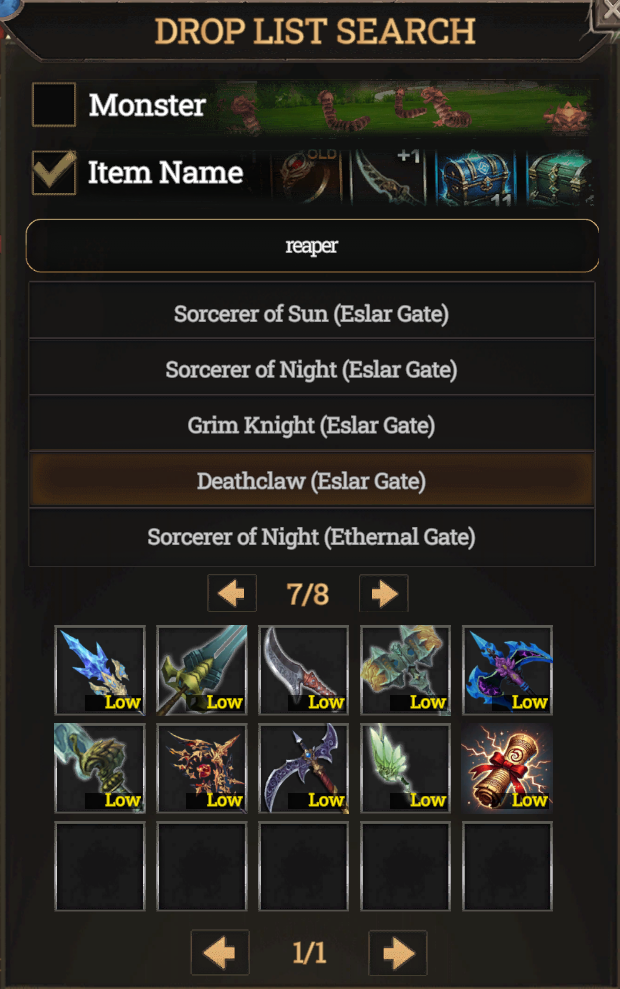Viewport: 620px width, 989px height.
Task: Inspect the green leaf blade drop
Action: coord(406,768)
